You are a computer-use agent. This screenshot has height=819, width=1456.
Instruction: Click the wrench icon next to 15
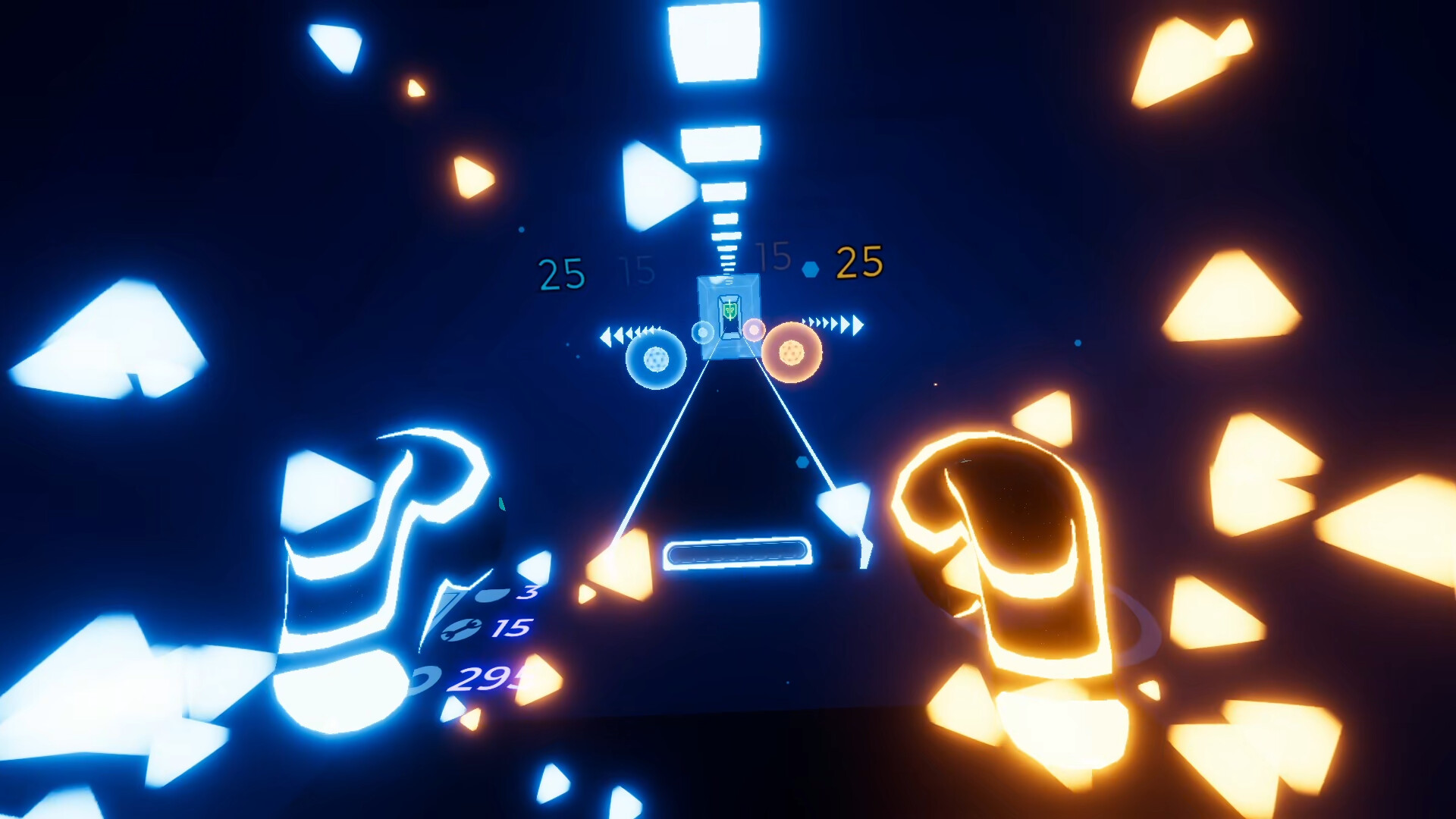[461, 630]
